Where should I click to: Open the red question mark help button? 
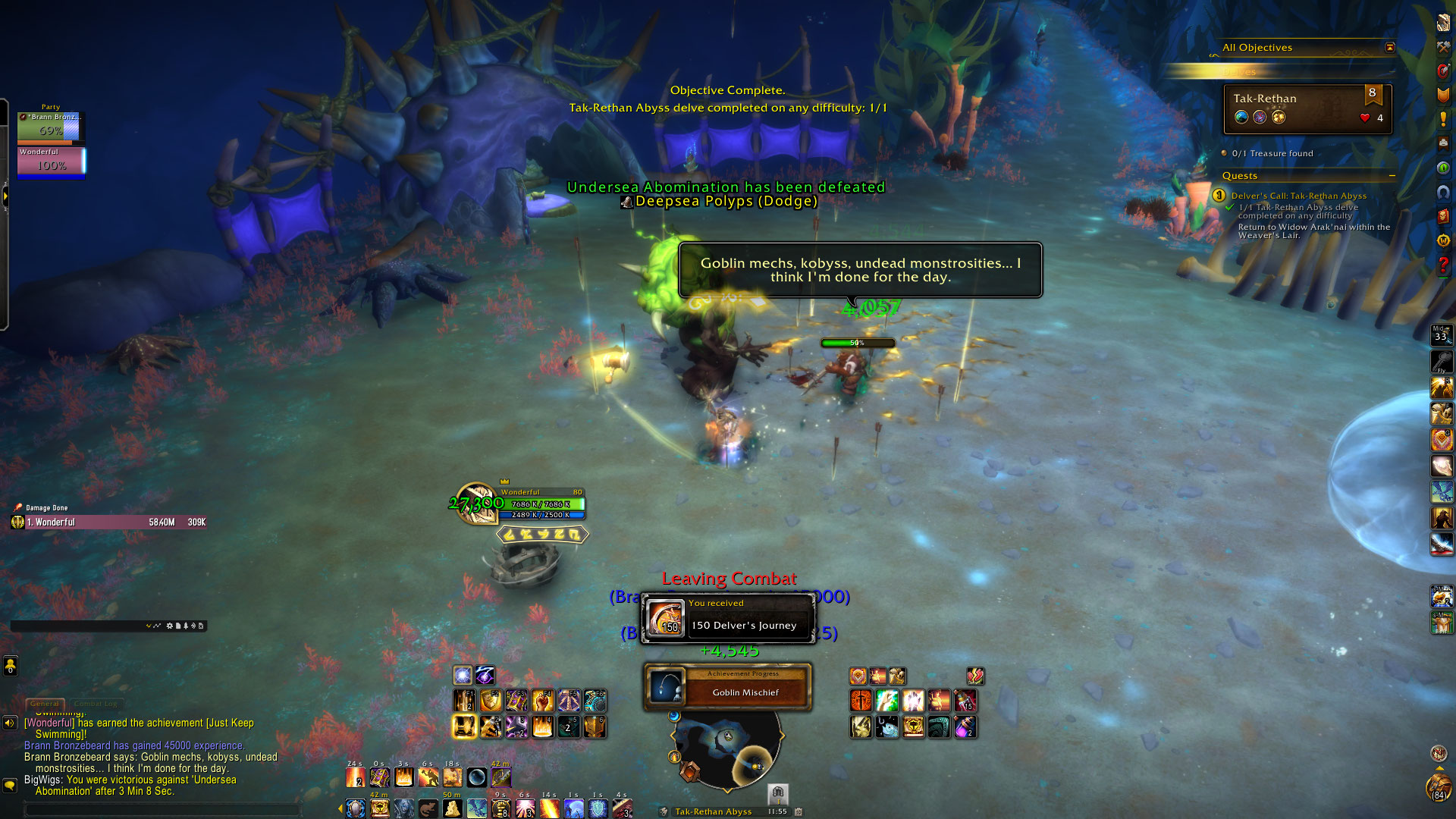(x=1443, y=265)
